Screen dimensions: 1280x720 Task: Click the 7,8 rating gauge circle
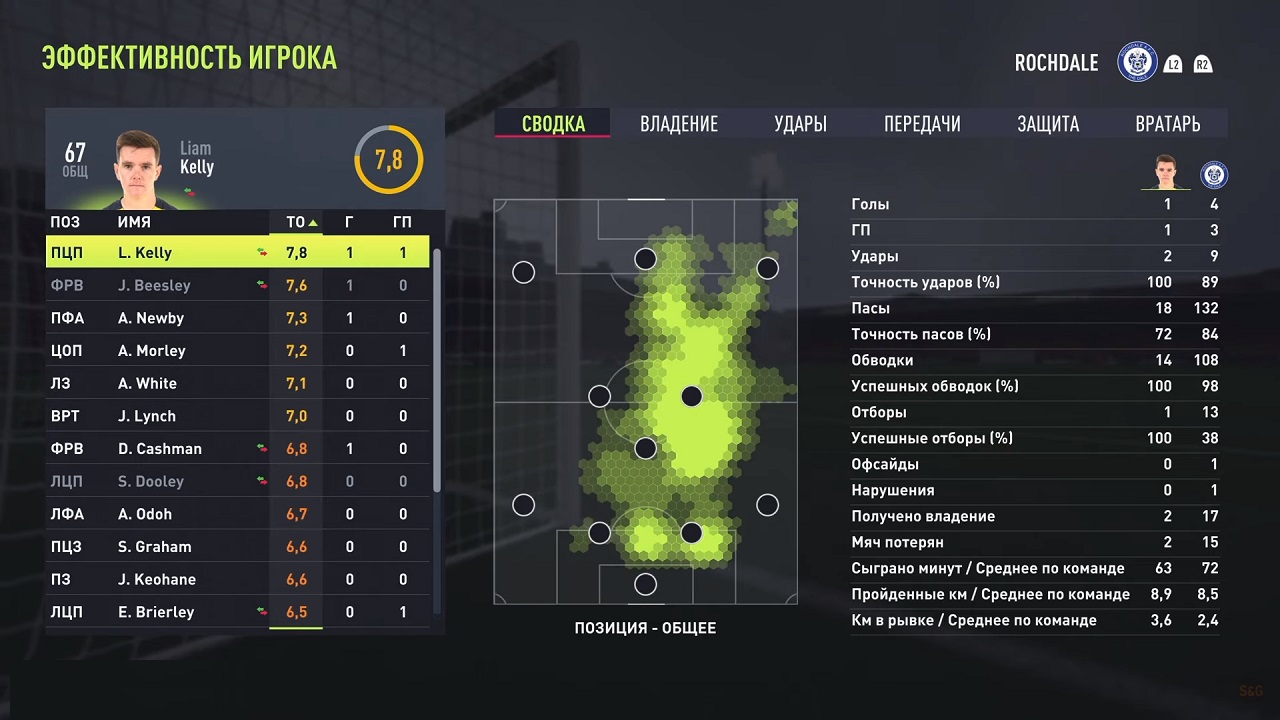coord(388,159)
